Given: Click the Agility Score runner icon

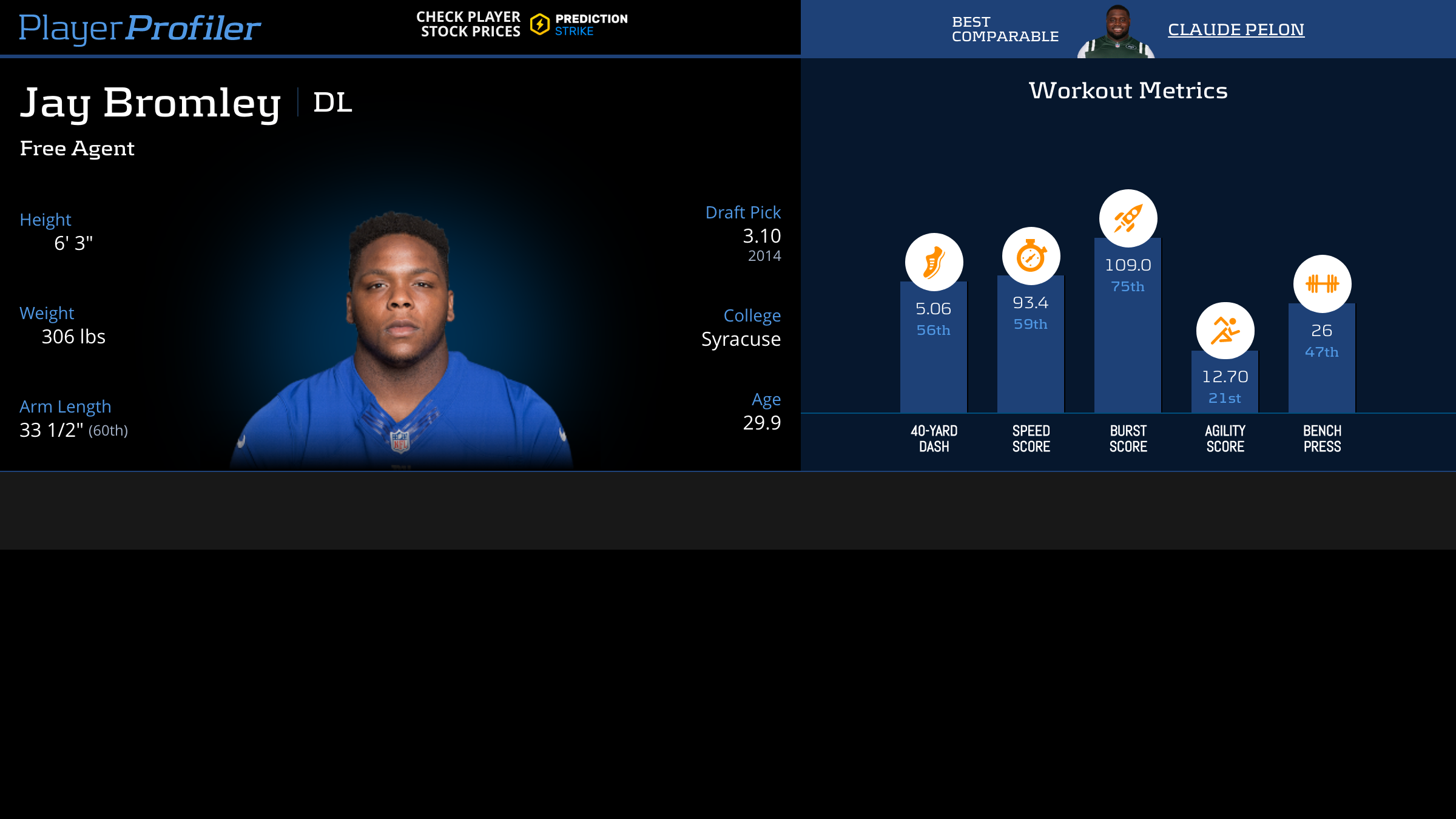Looking at the screenshot, I should [x=1225, y=331].
